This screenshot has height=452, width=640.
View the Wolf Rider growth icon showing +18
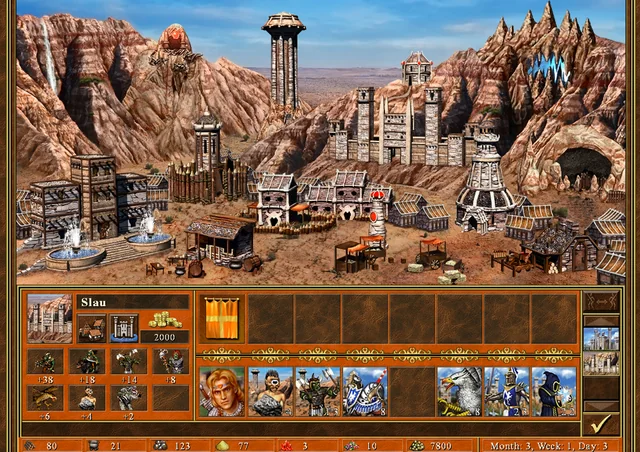click(88, 361)
